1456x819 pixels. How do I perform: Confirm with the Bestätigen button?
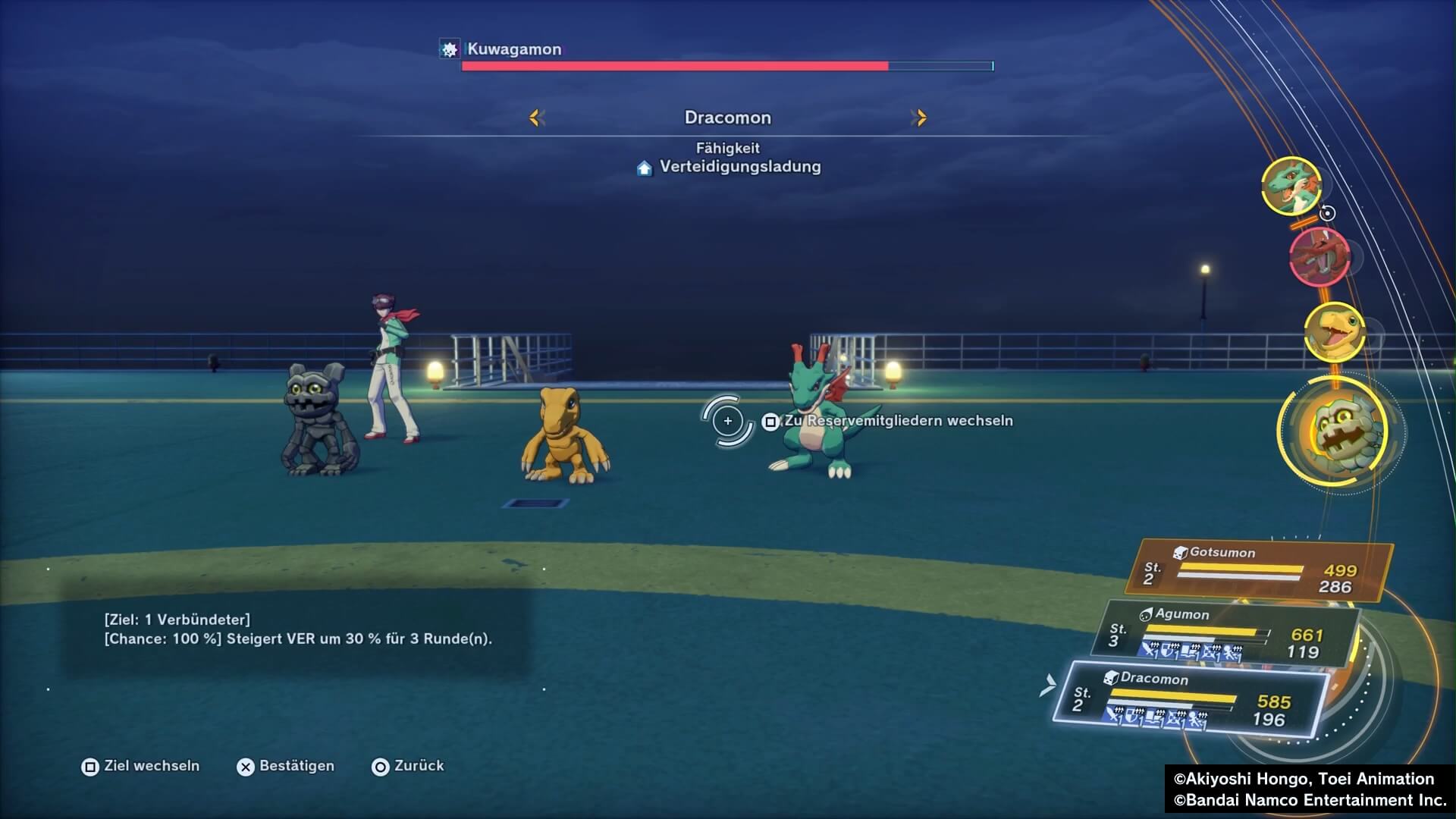286,766
